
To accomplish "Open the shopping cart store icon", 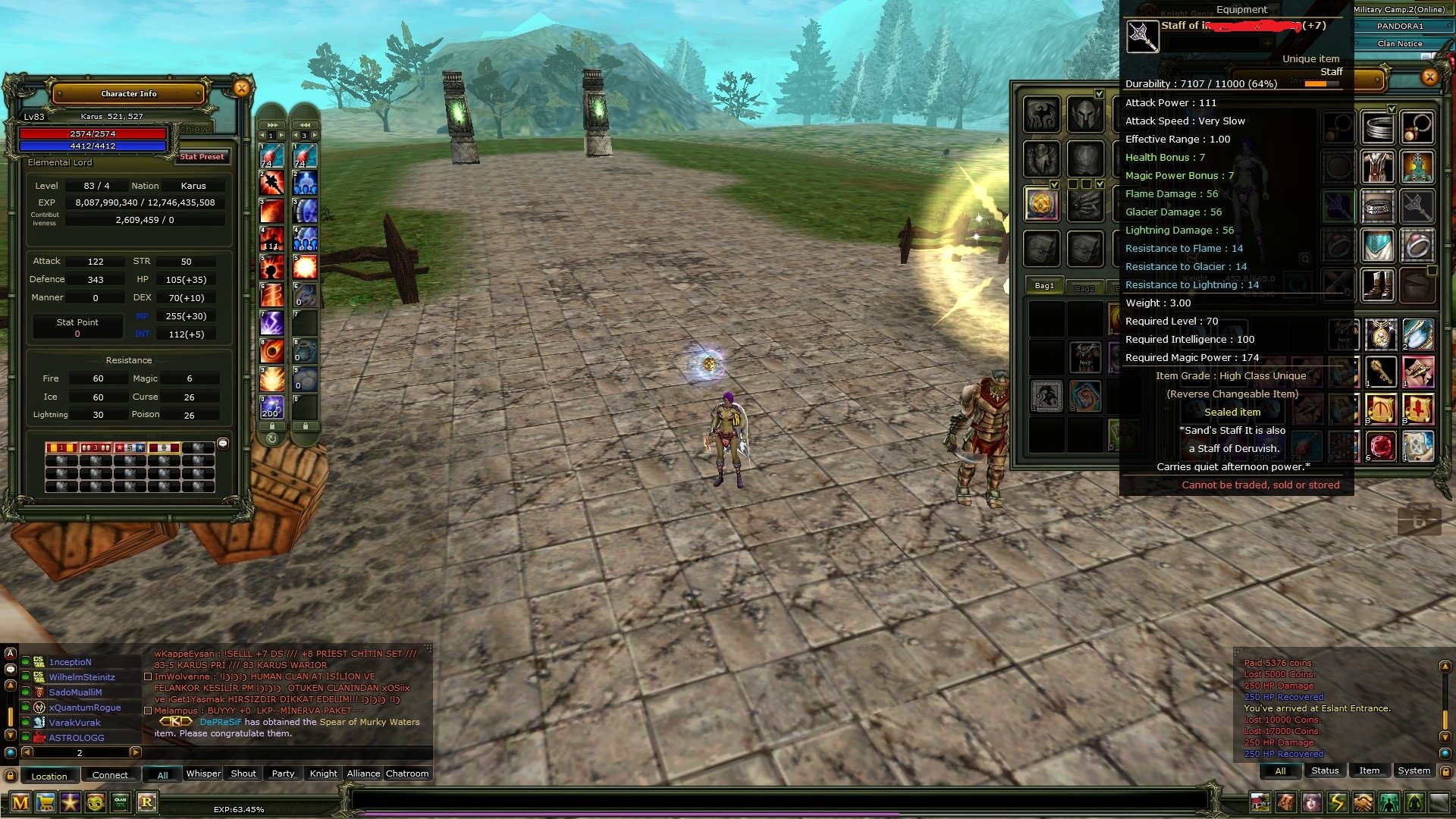I will tap(45, 802).
